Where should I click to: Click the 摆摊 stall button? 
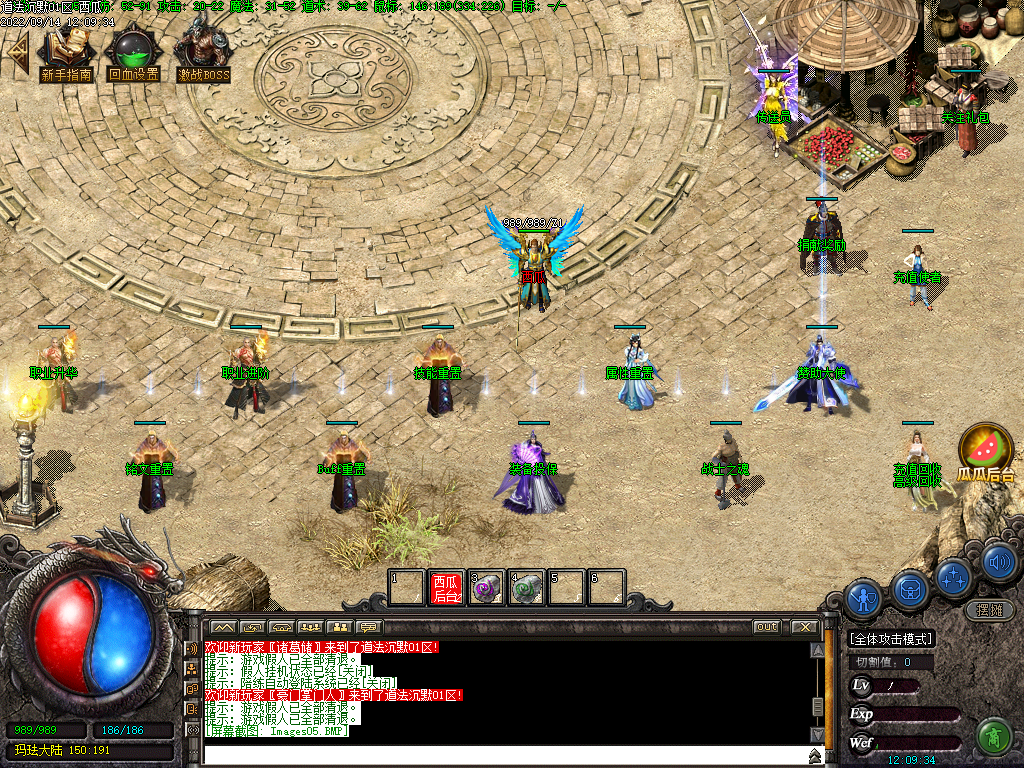pos(989,609)
